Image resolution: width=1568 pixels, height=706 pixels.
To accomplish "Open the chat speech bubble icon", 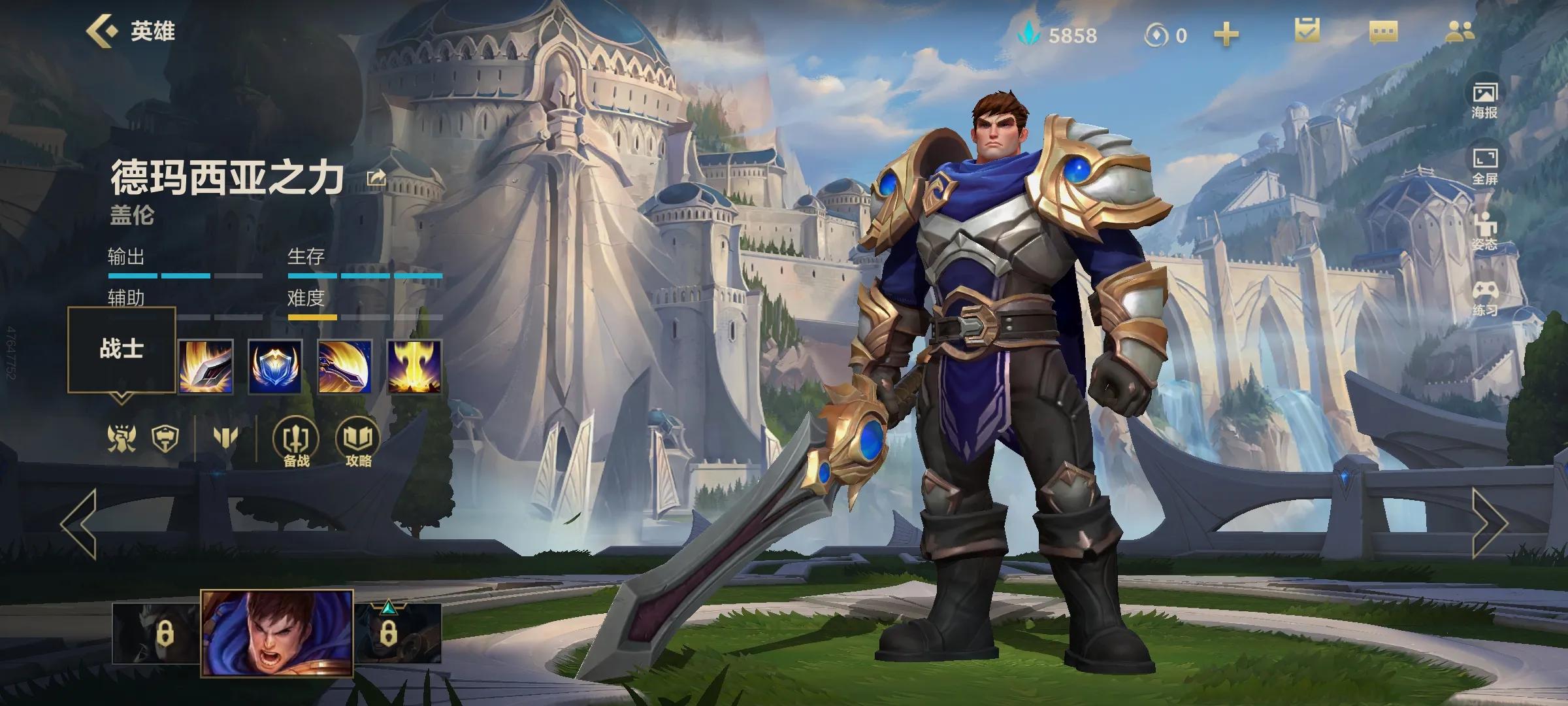I will 1383,33.
